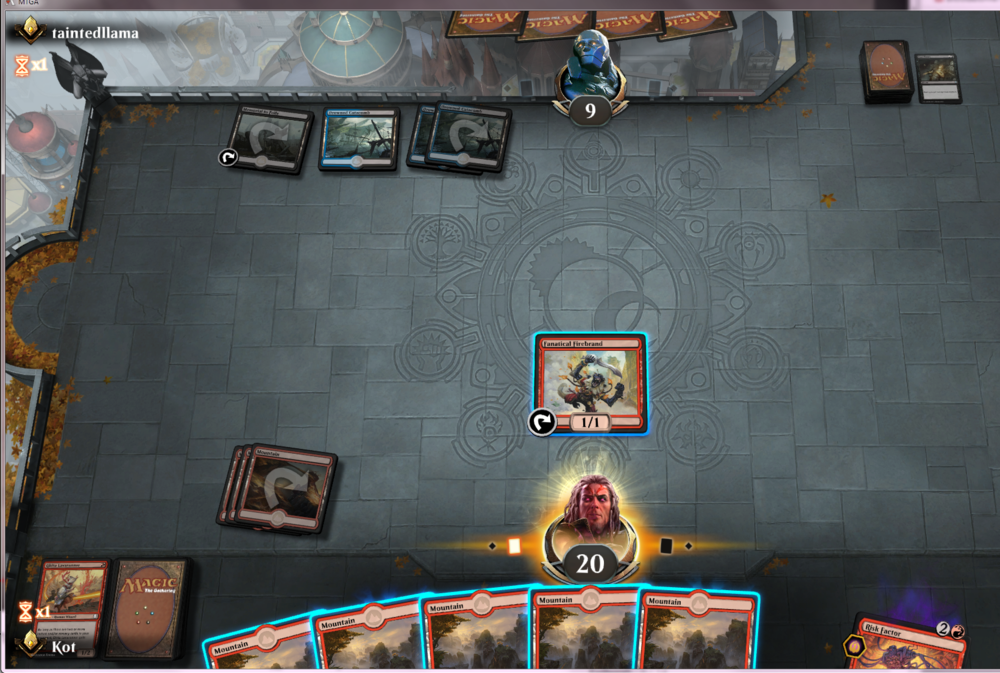The width and height of the screenshot is (1000, 673).
Task: Inspect opponent's untapped Drowned Catacomb land
Action: (359, 138)
